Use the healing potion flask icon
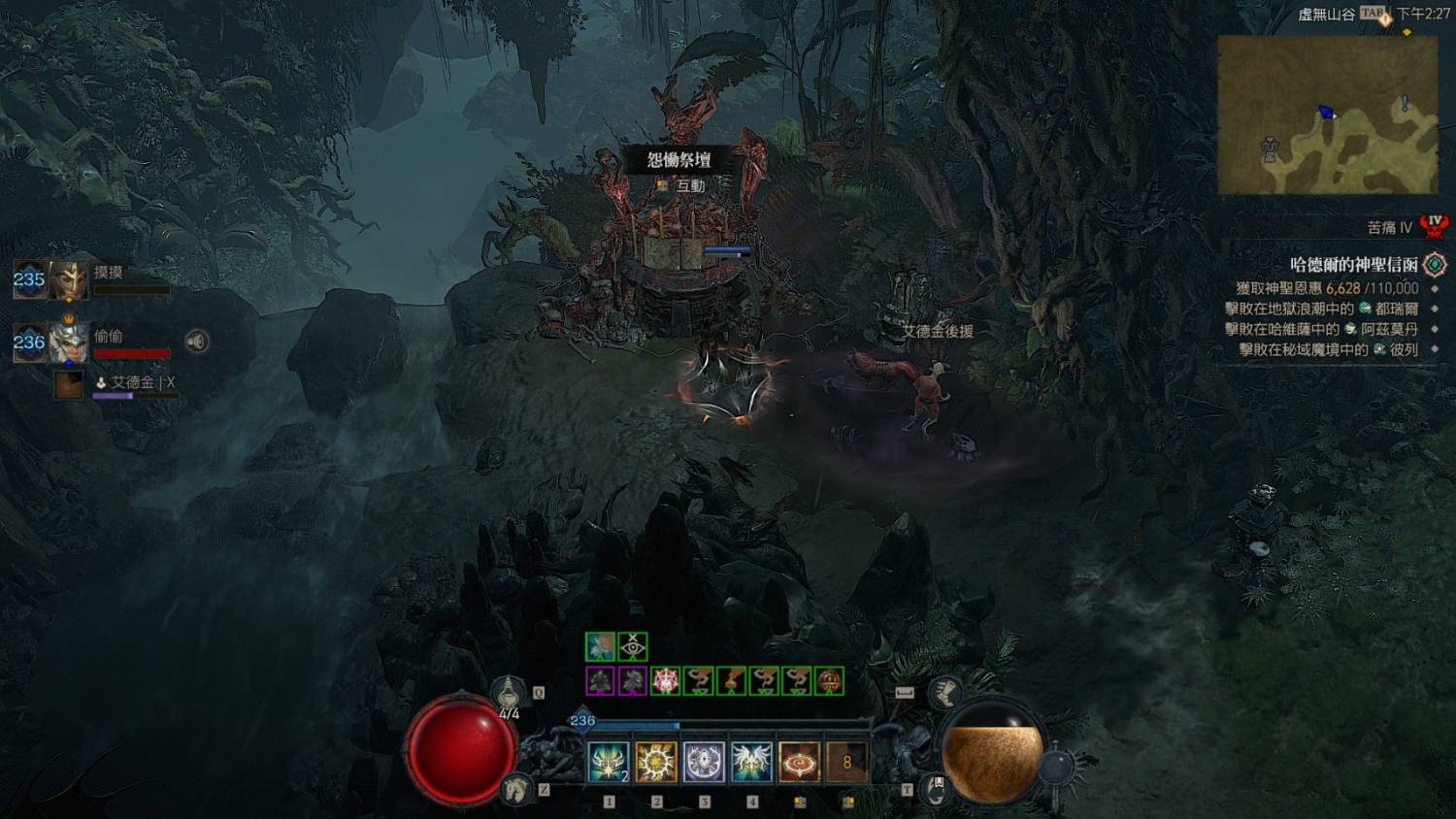The width and height of the screenshot is (1456, 819). (x=509, y=693)
